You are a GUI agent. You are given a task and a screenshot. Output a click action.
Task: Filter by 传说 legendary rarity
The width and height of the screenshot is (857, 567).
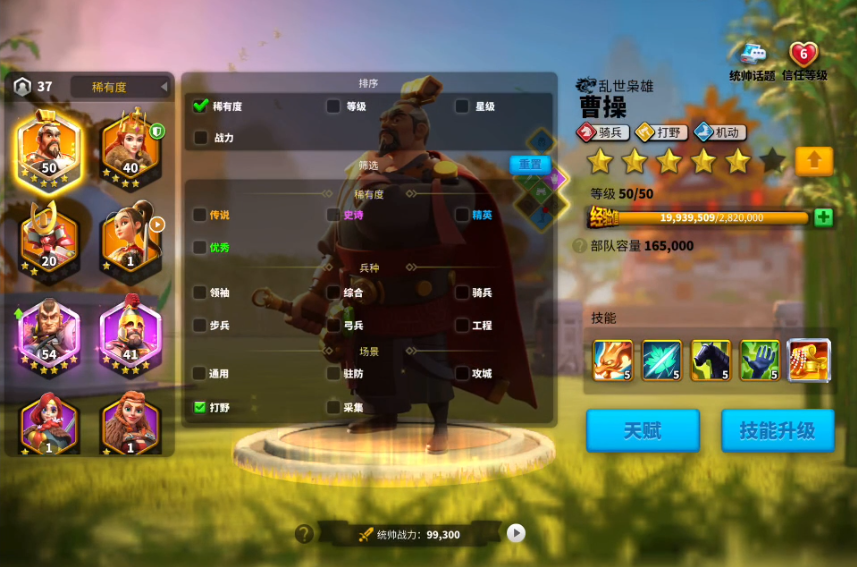201,214
